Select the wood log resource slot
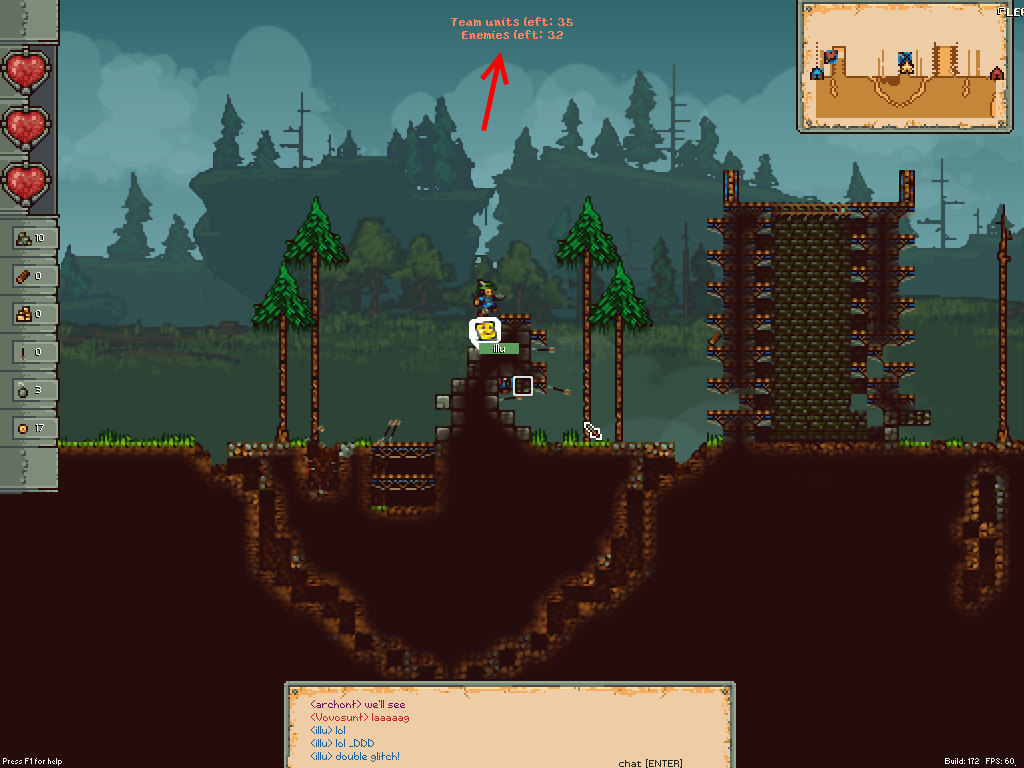The height and width of the screenshot is (768, 1024). [28, 276]
